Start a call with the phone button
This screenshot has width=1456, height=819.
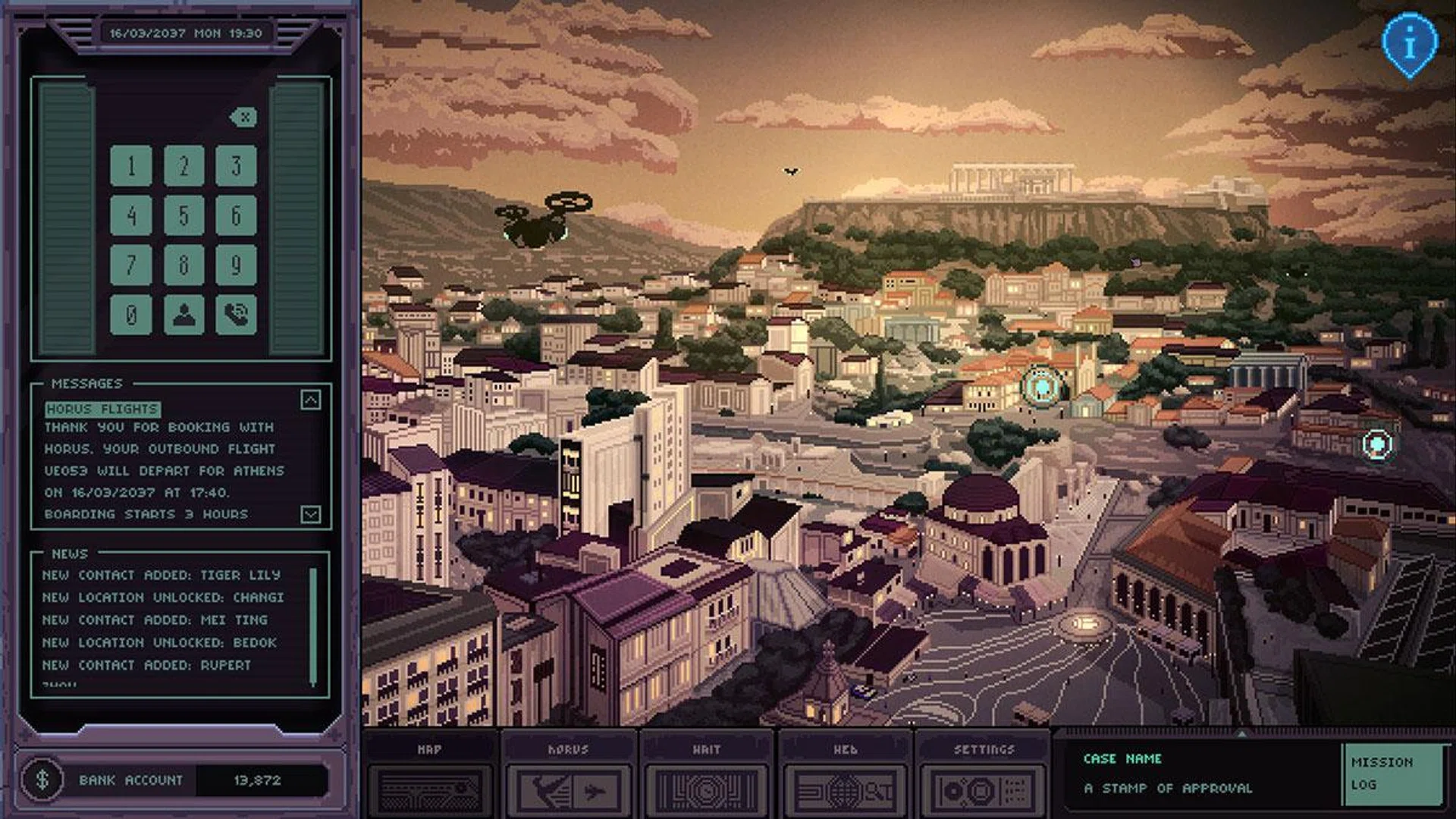(x=236, y=314)
